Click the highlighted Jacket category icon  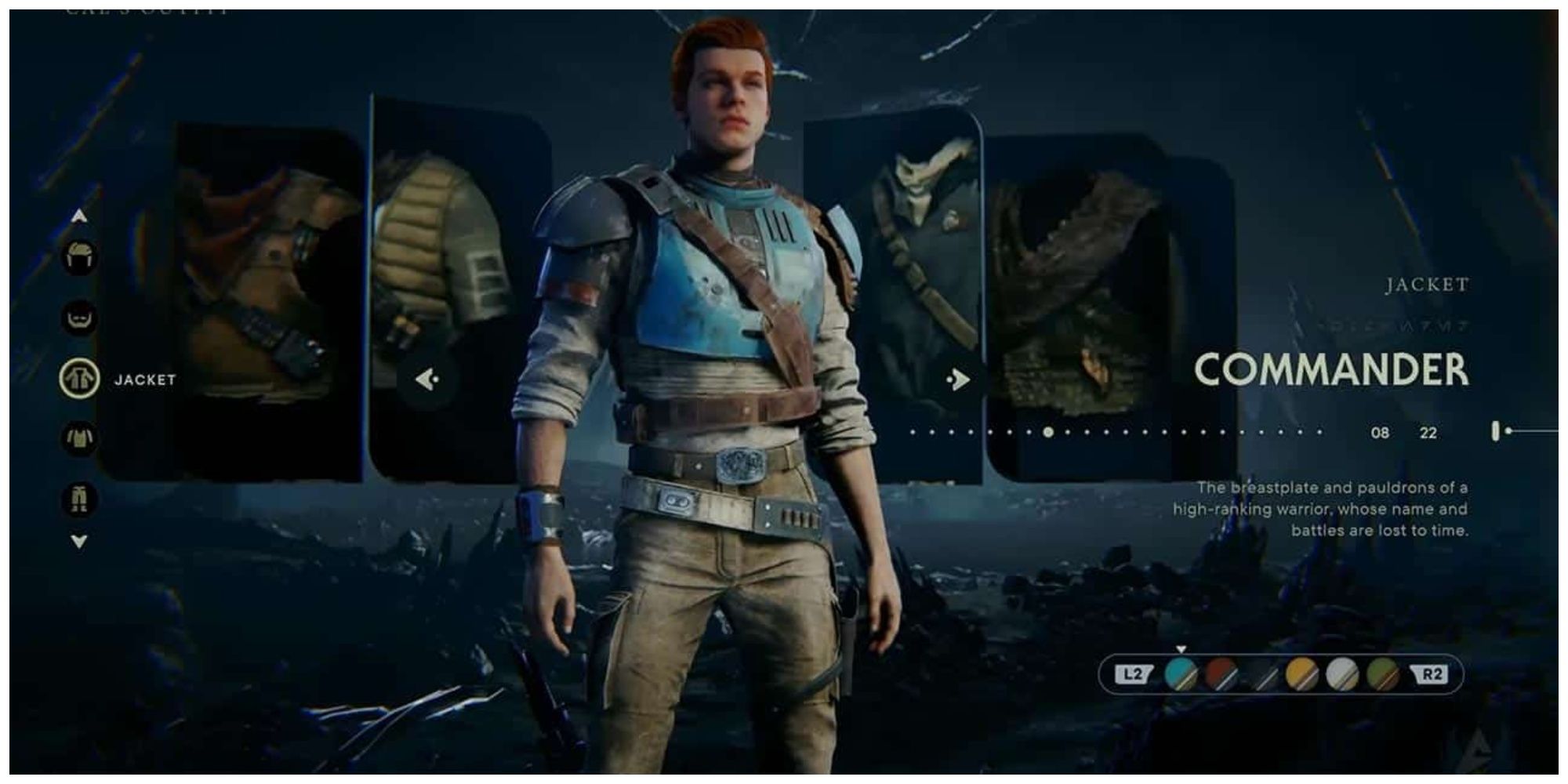(x=80, y=378)
